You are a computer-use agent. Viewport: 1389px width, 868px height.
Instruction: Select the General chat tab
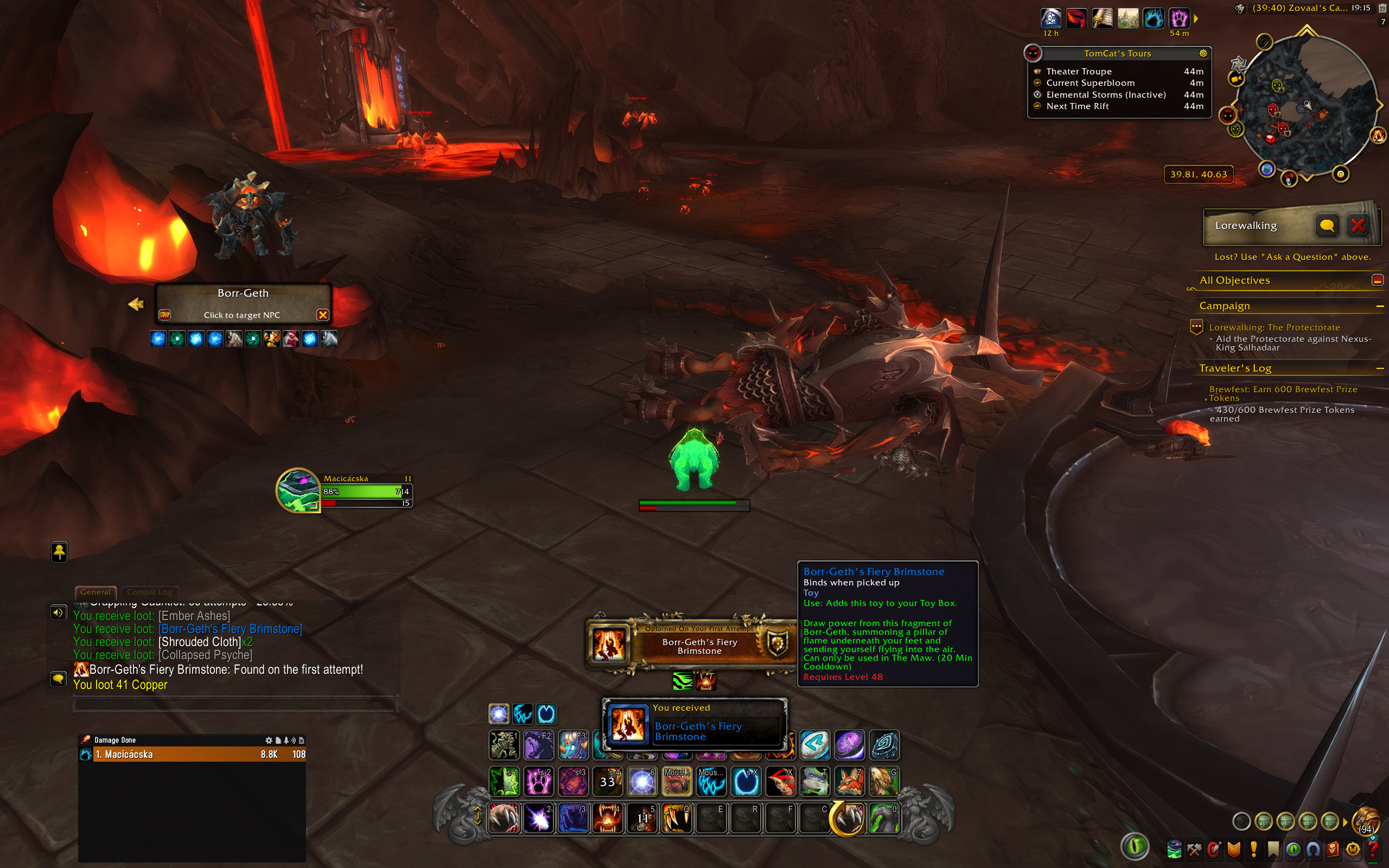[x=95, y=592]
